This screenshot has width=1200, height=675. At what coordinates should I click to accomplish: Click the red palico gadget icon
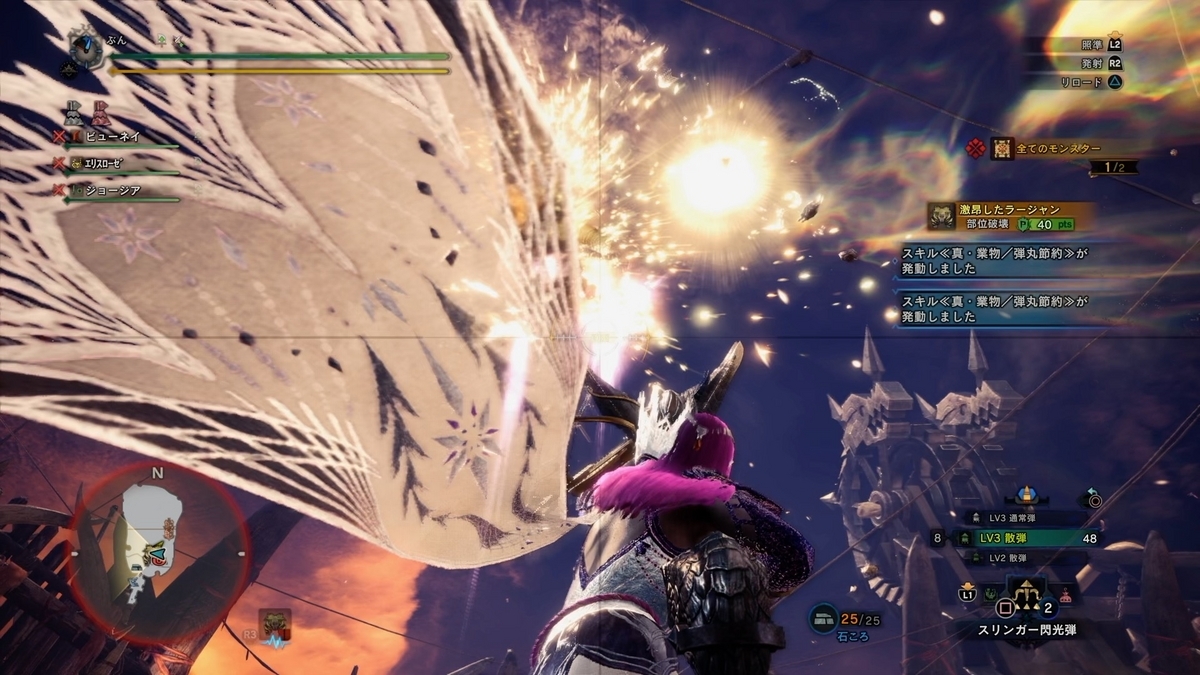pyautogui.click(x=100, y=113)
